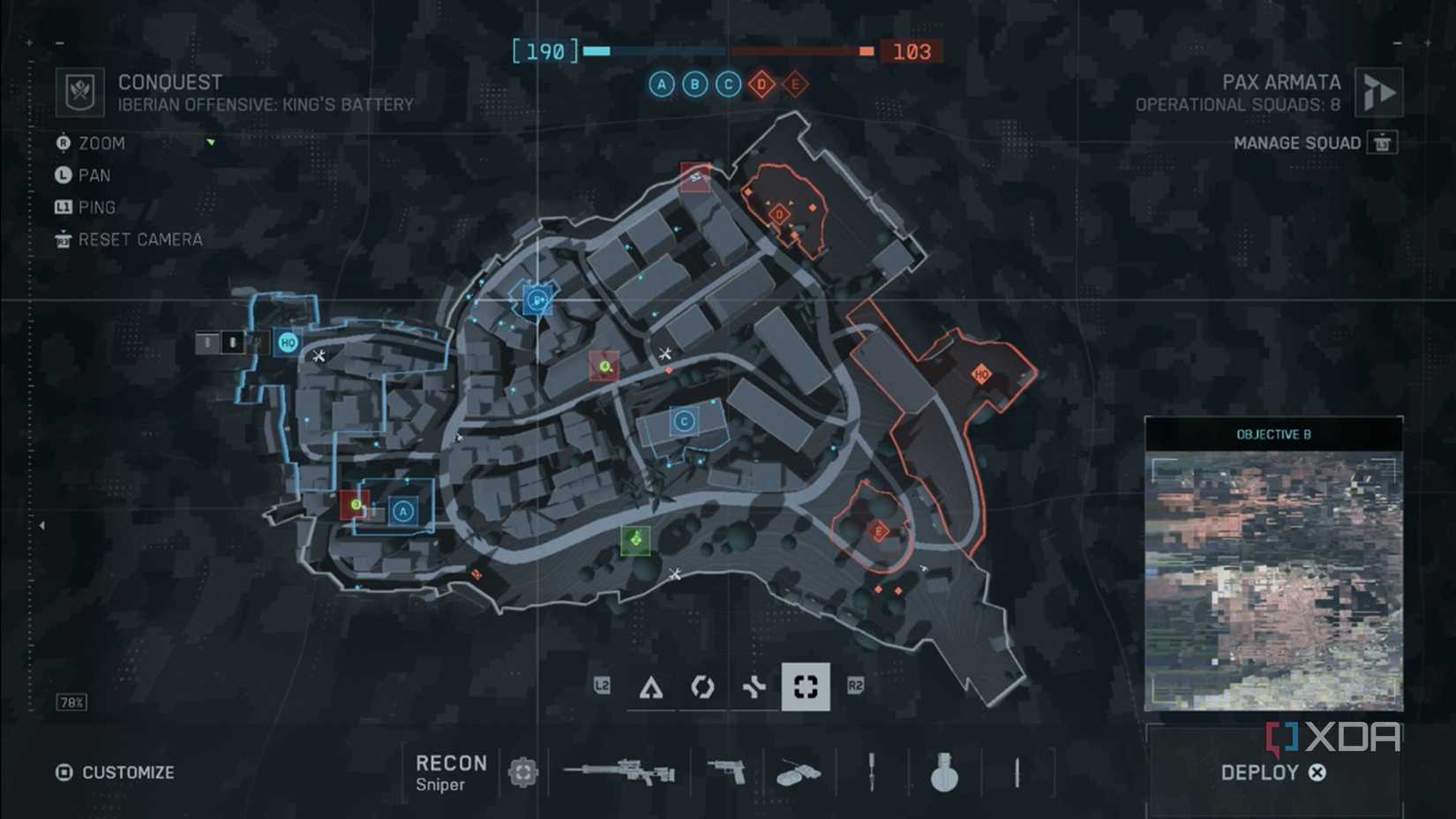
Task: Click the Manage Squad icon
Action: point(1383,142)
